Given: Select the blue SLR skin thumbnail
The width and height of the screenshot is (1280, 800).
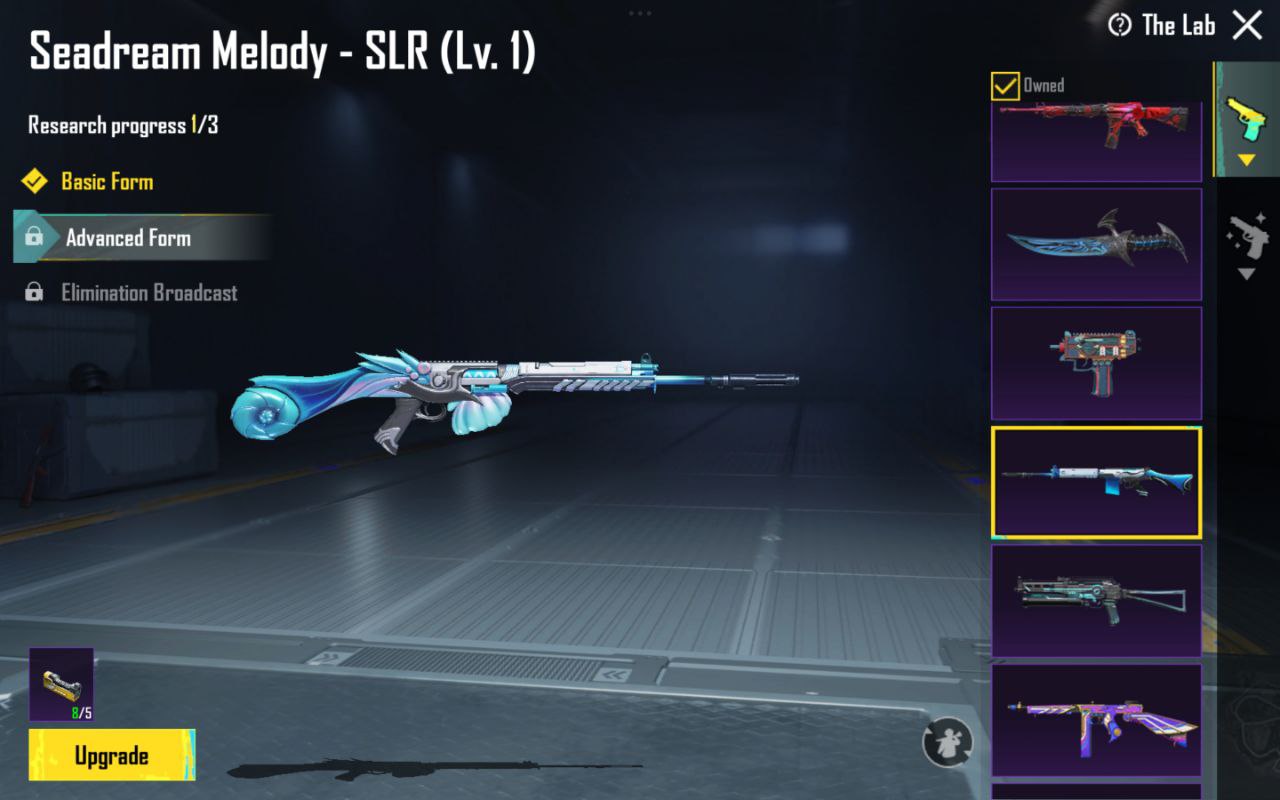Looking at the screenshot, I should [x=1096, y=481].
